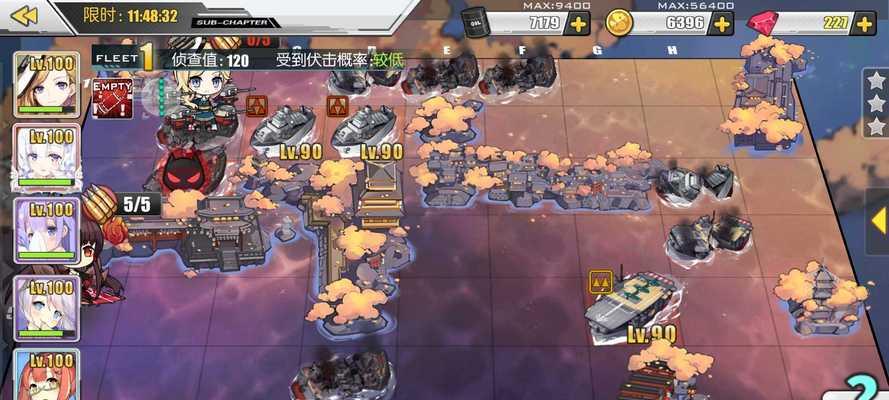The height and width of the screenshot is (400, 889).
Task: Select the blonde Lv.100 ship portrait
Action: click(x=45, y=84)
